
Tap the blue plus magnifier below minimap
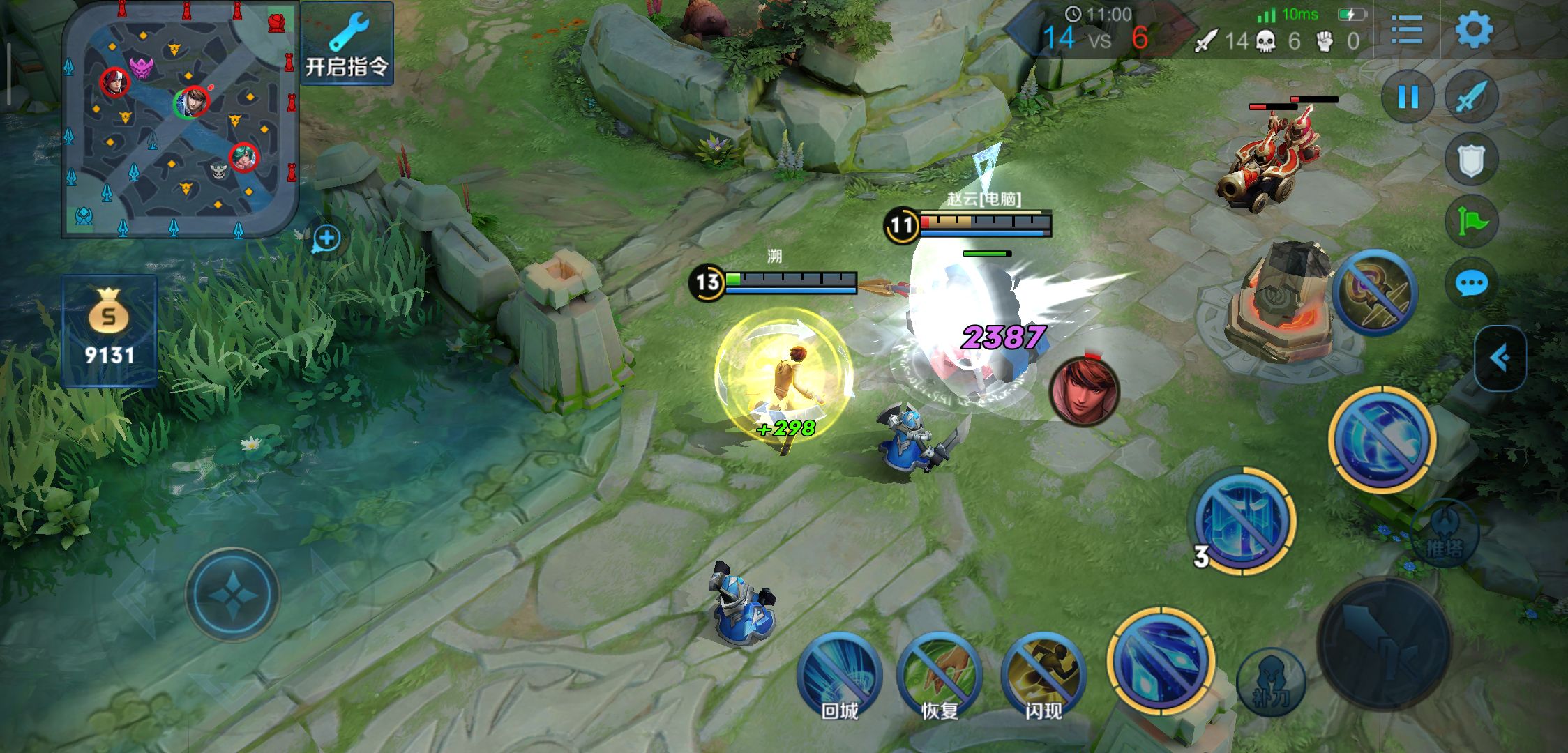[x=326, y=238]
